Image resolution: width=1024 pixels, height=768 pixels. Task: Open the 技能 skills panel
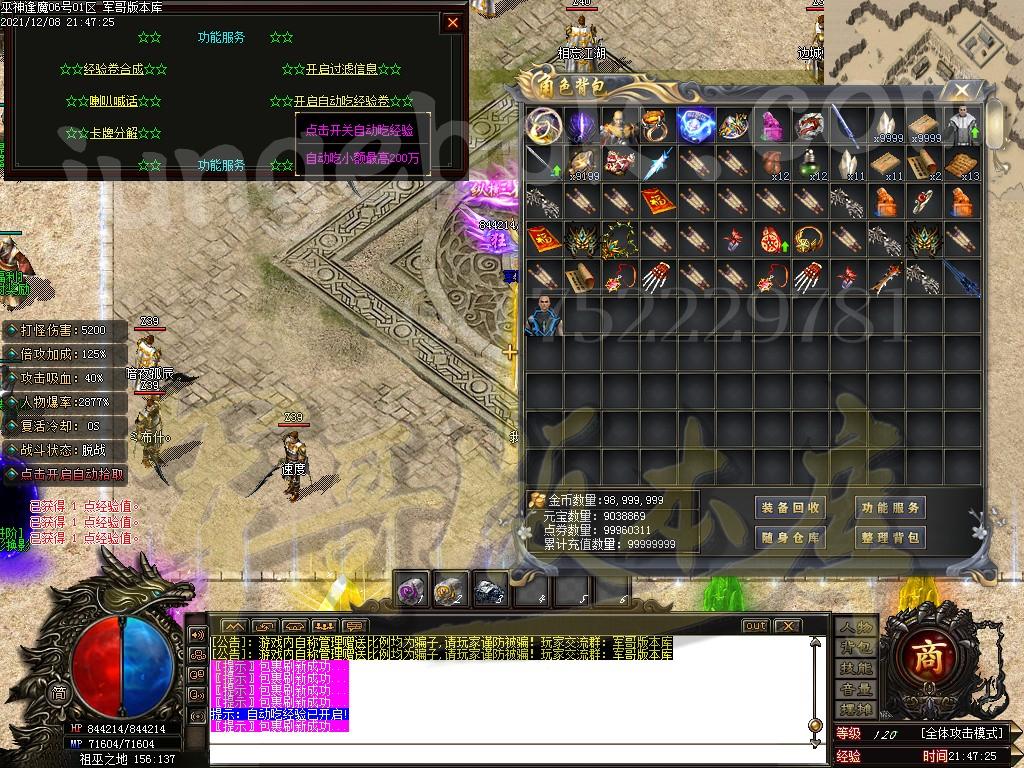[855, 668]
